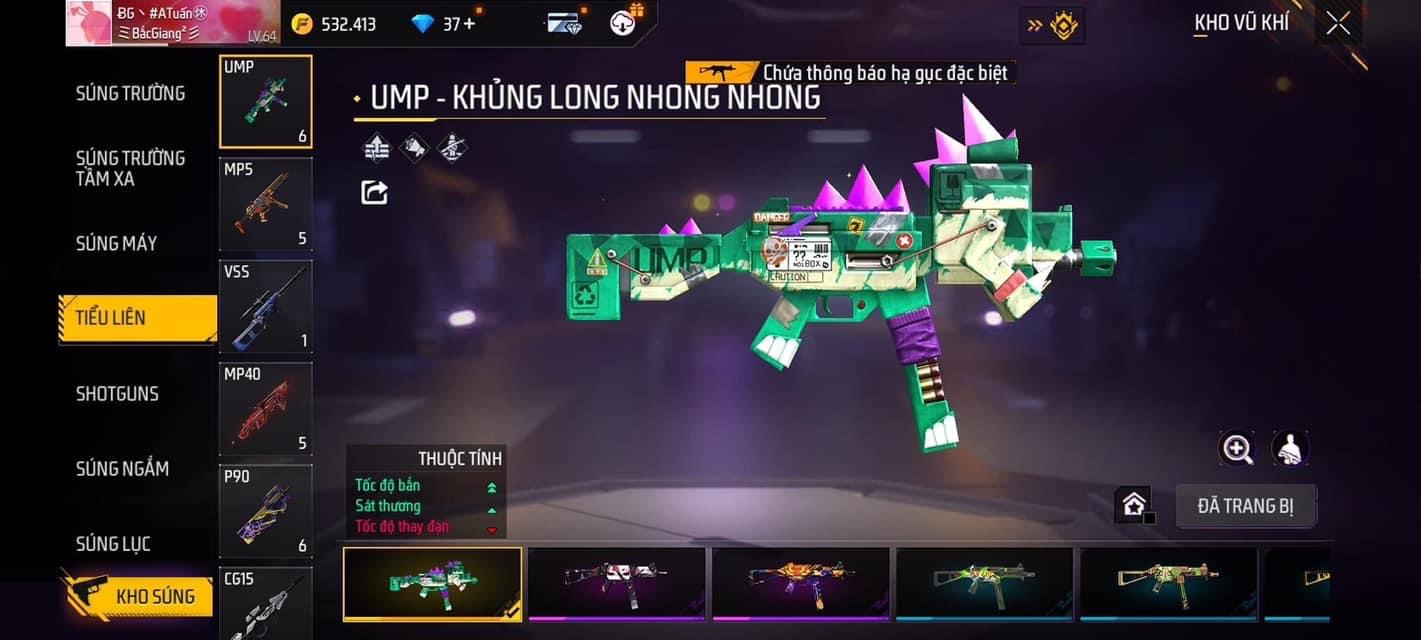This screenshot has height=640, width=1421.
Task: Select the MP5 weapon slot
Action: point(265,204)
